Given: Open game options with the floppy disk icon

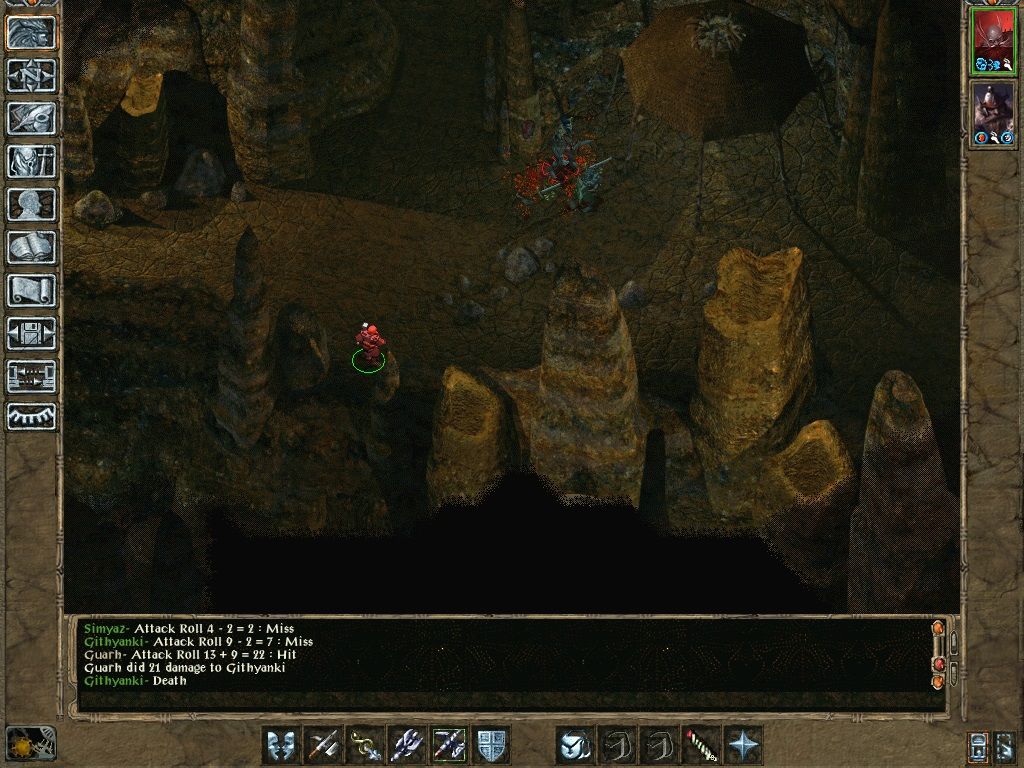Looking at the screenshot, I should pyautogui.click(x=31, y=333).
